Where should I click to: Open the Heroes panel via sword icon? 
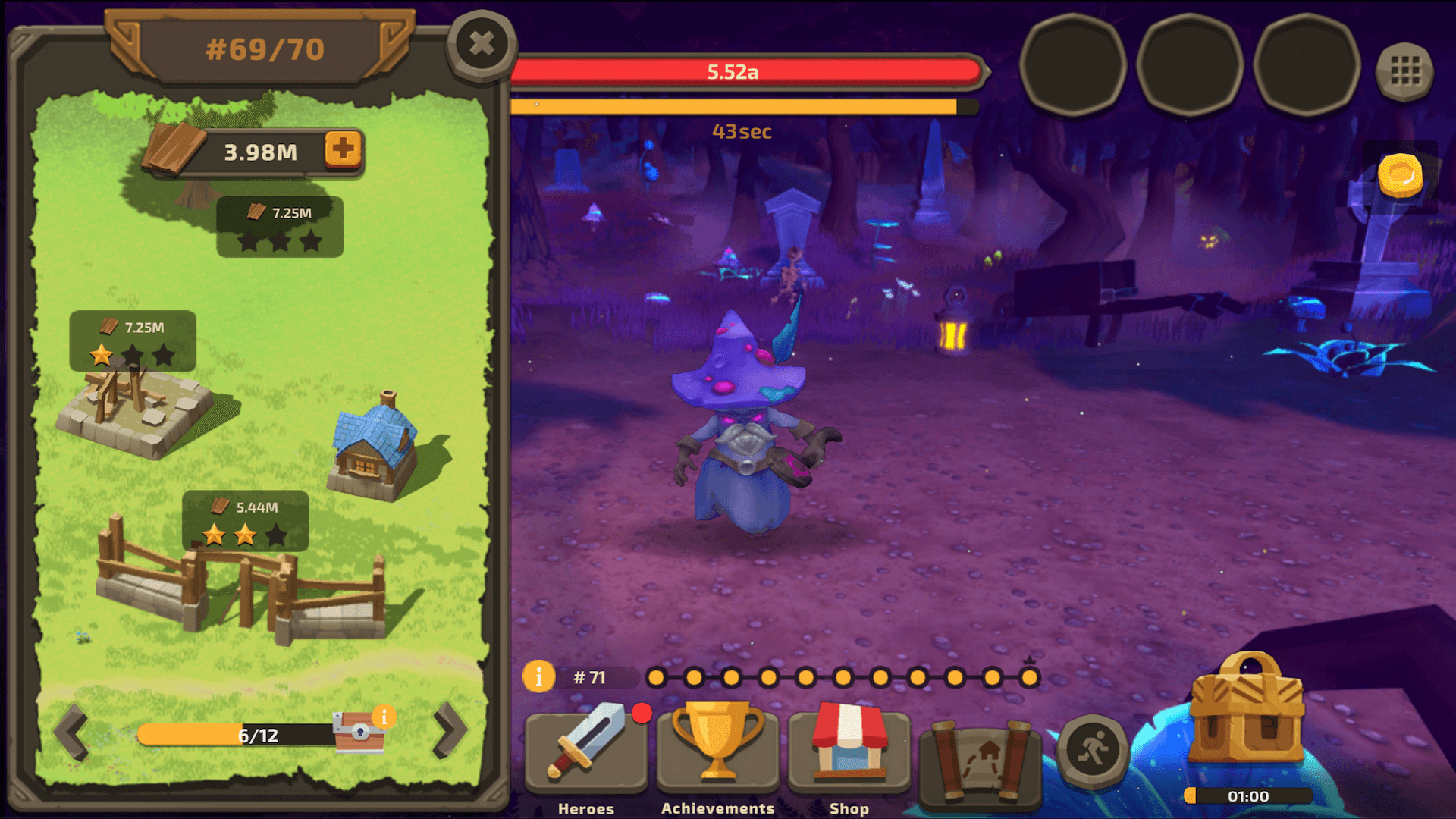(586, 751)
